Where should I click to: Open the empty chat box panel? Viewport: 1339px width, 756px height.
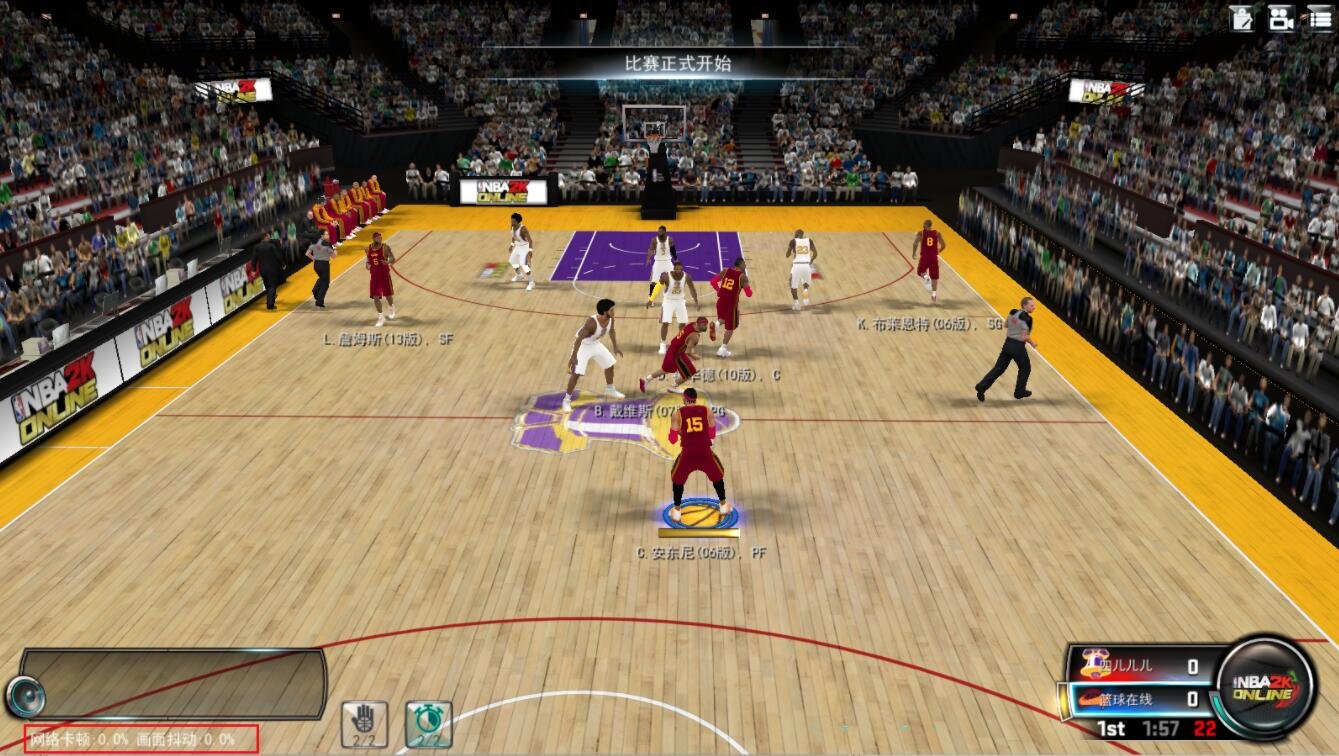[x=173, y=683]
